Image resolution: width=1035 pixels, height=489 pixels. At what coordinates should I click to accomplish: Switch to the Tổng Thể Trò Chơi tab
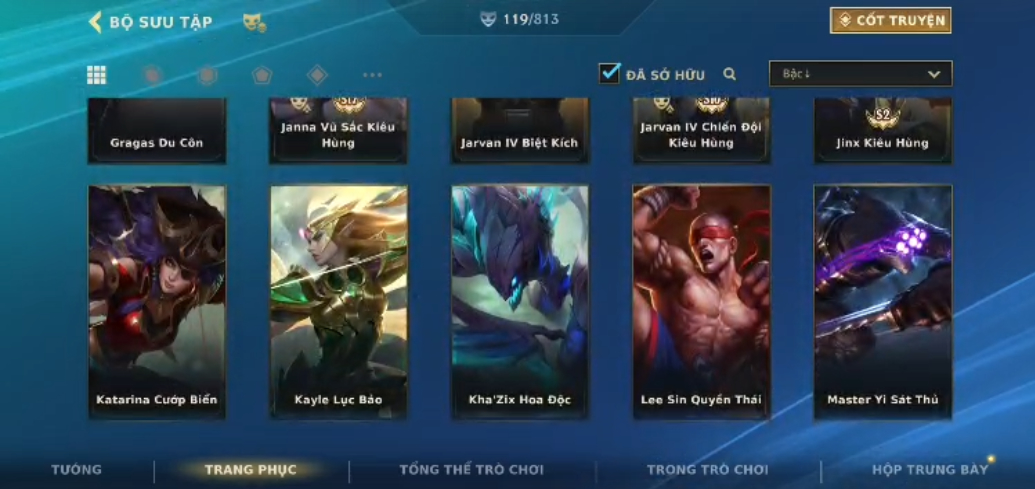coord(472,469)
